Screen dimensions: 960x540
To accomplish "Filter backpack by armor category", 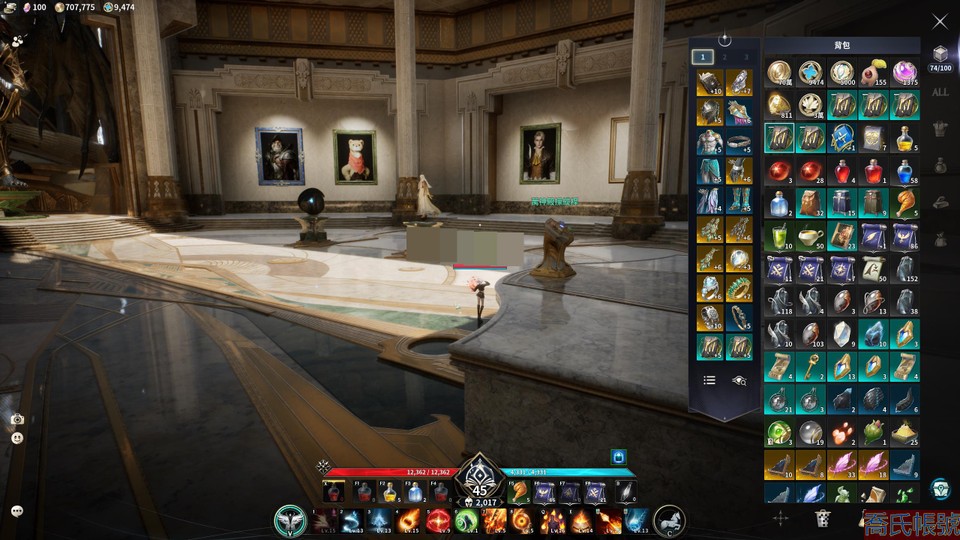I will [x=940, y=128].
